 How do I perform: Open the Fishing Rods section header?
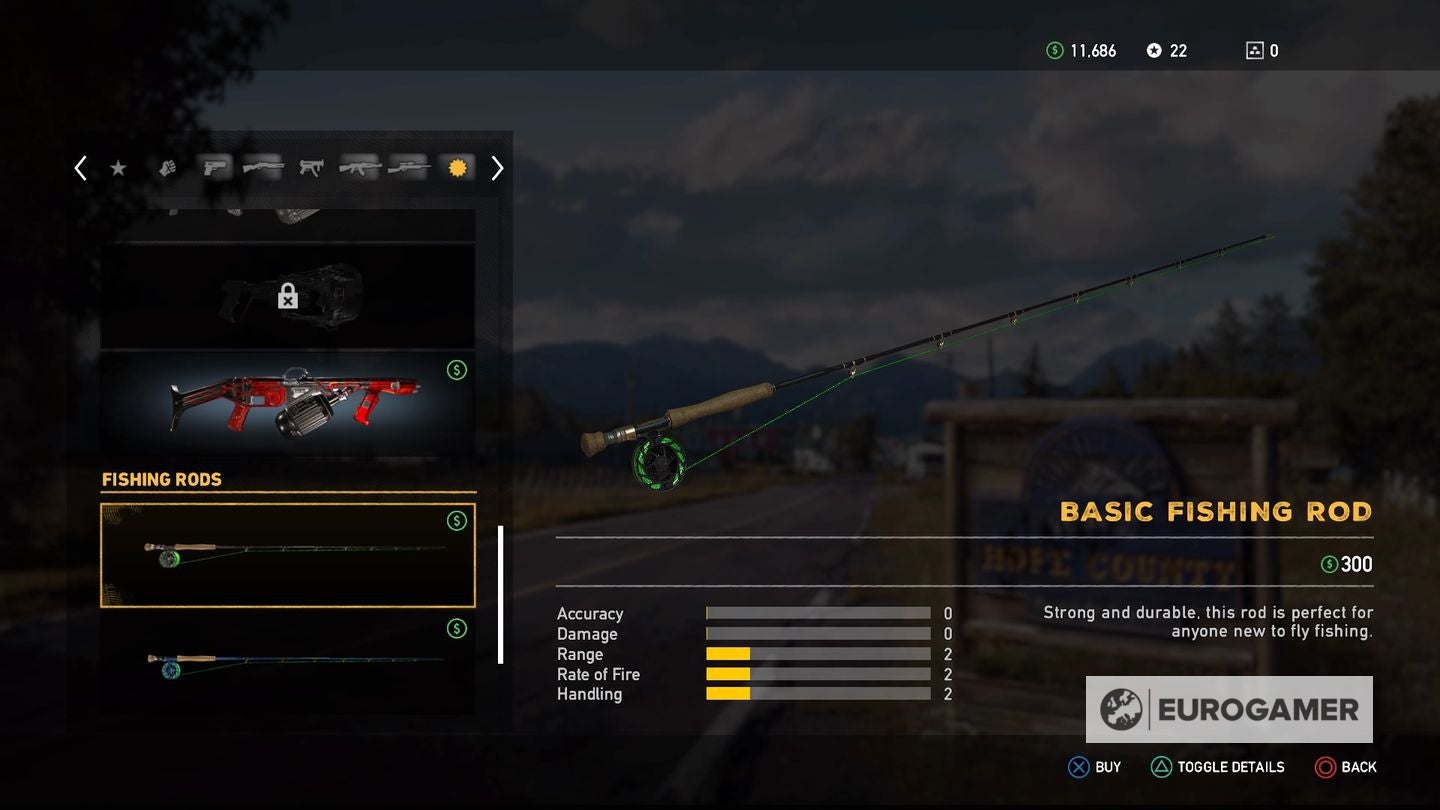pos(162,480)
